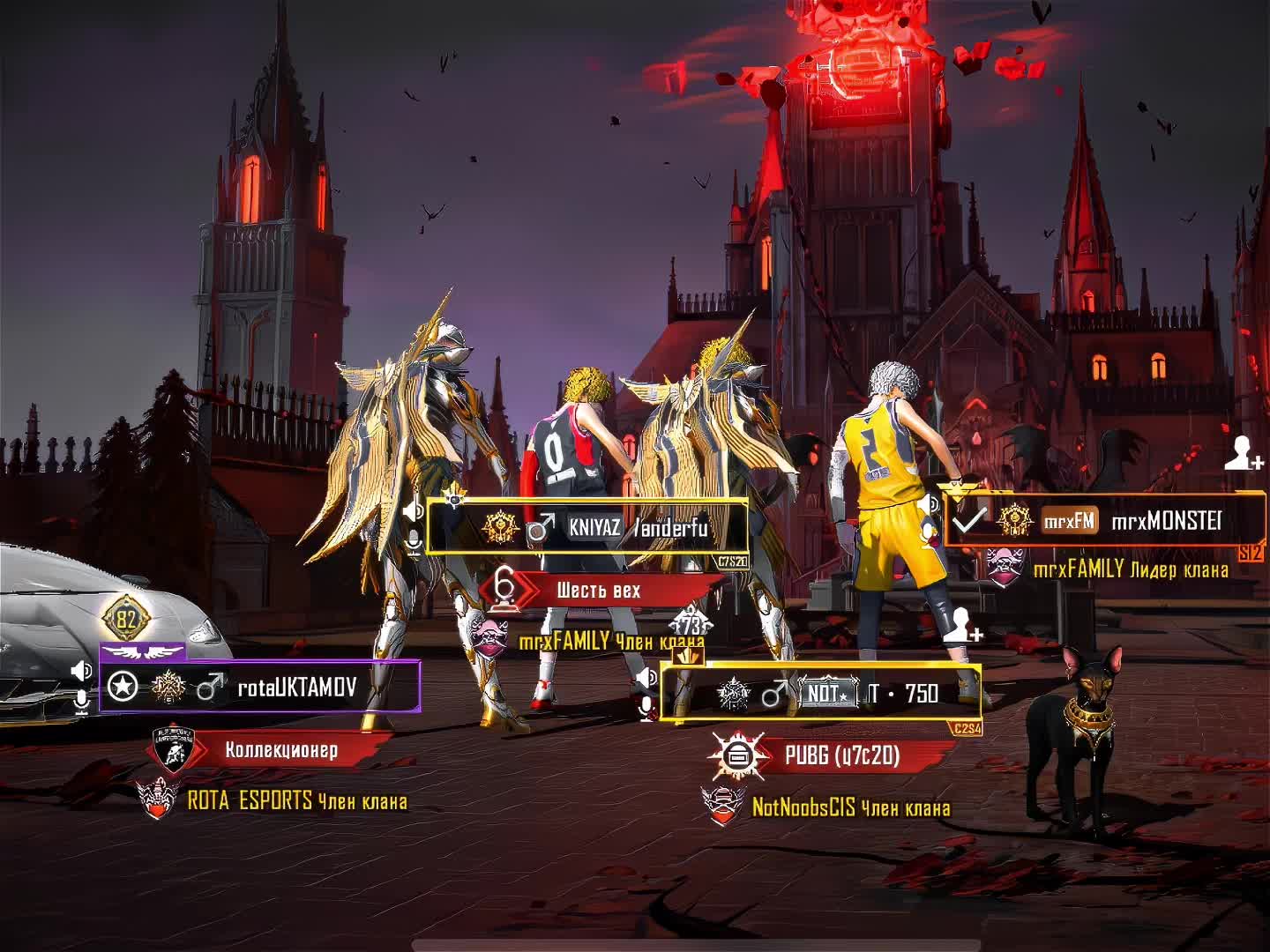
Task: Toggle the speaker icon beside mrxMONSTER nameplate
Action: (930, 504)
